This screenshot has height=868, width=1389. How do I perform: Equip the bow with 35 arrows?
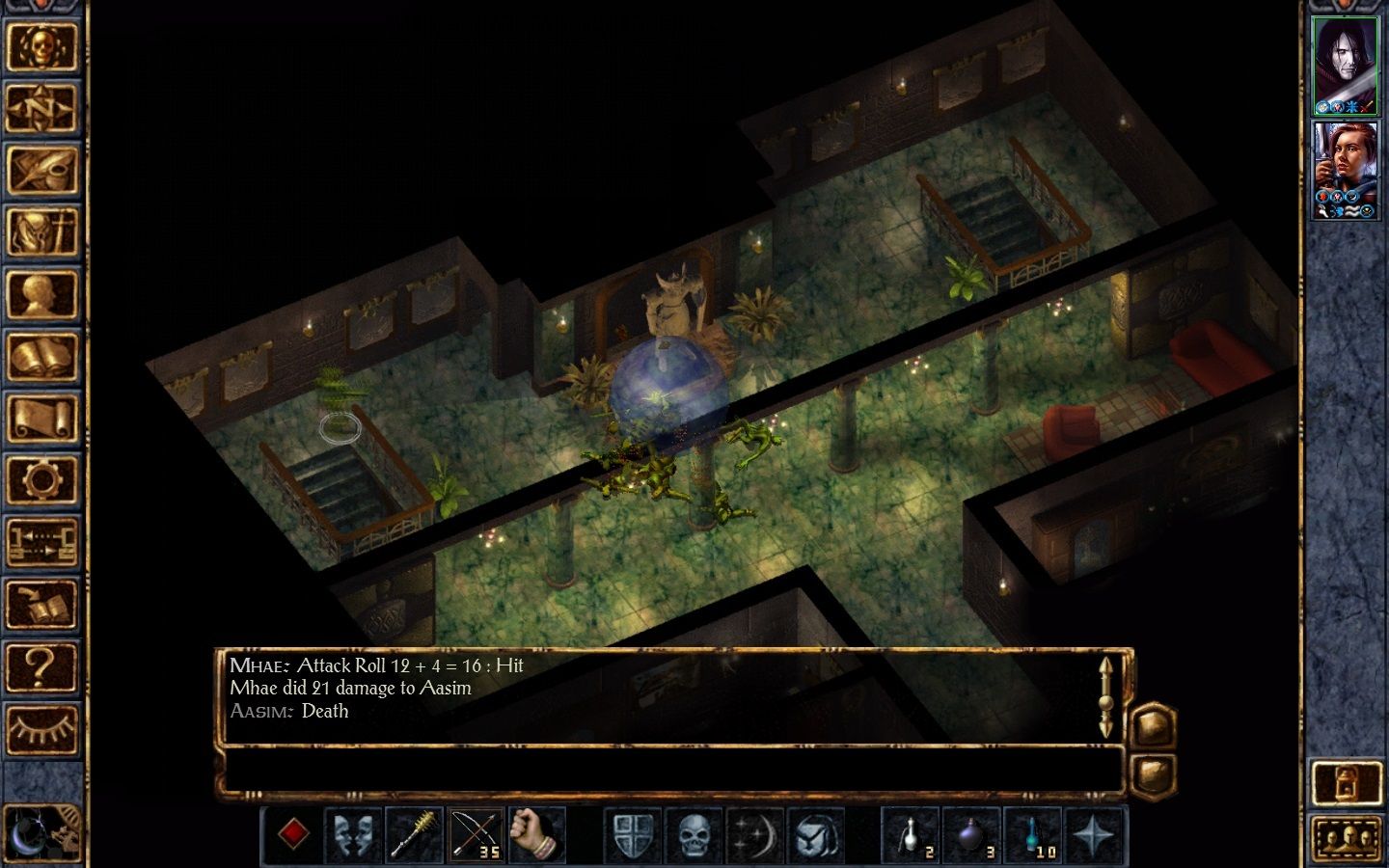[475, 834]
